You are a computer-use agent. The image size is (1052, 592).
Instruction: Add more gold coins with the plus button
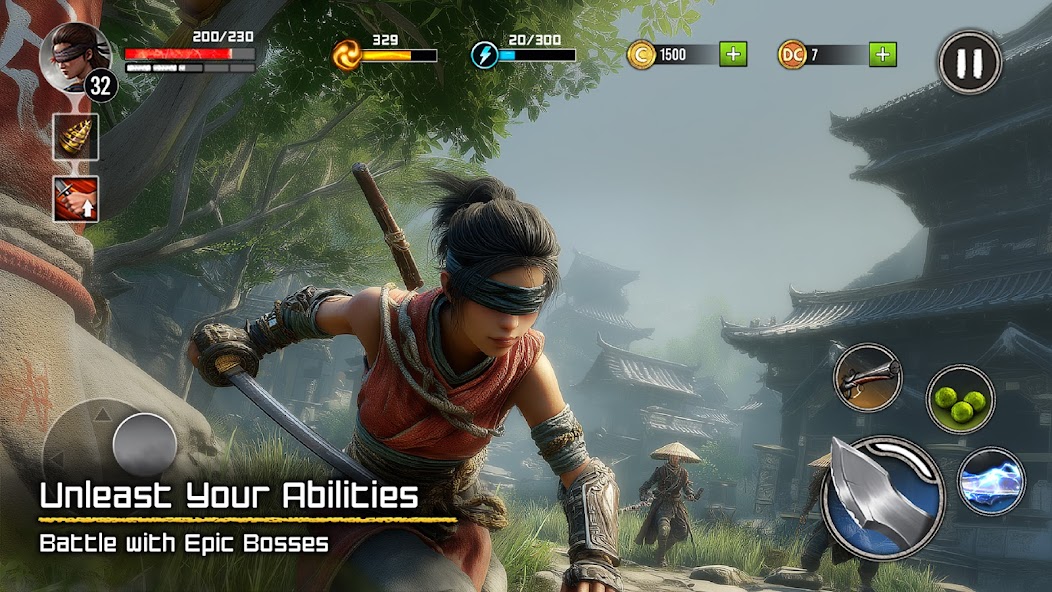[x=733, y=54]
